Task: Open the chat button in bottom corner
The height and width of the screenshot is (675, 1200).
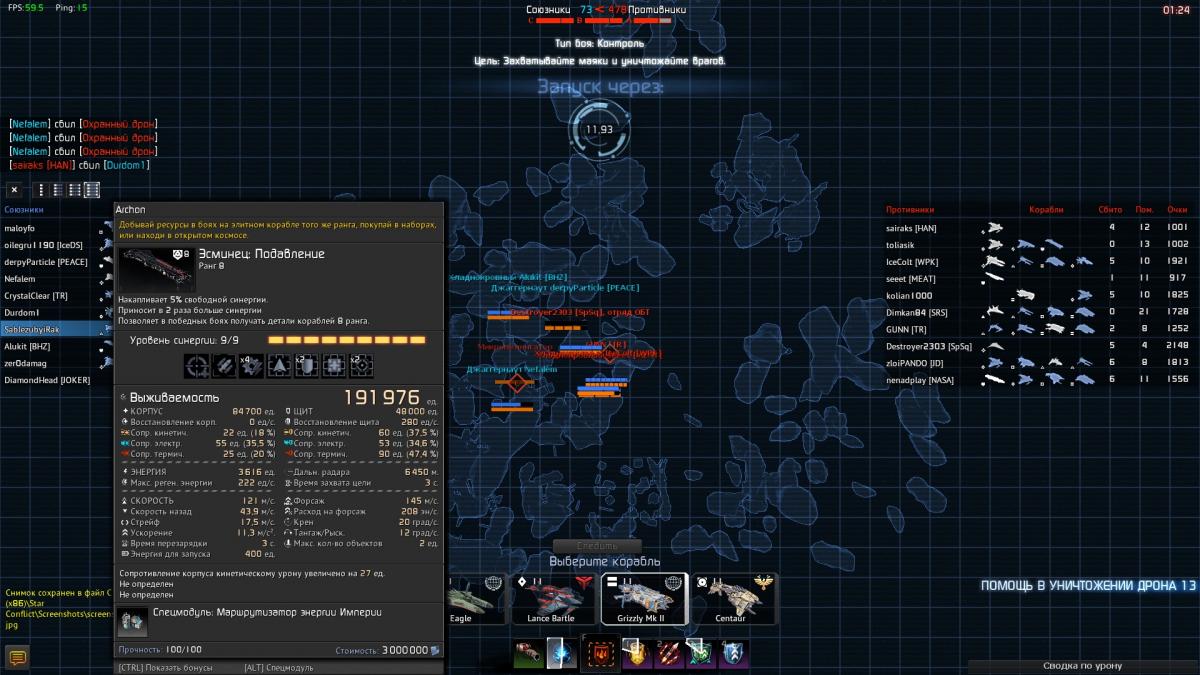Action: coord(17,657)
